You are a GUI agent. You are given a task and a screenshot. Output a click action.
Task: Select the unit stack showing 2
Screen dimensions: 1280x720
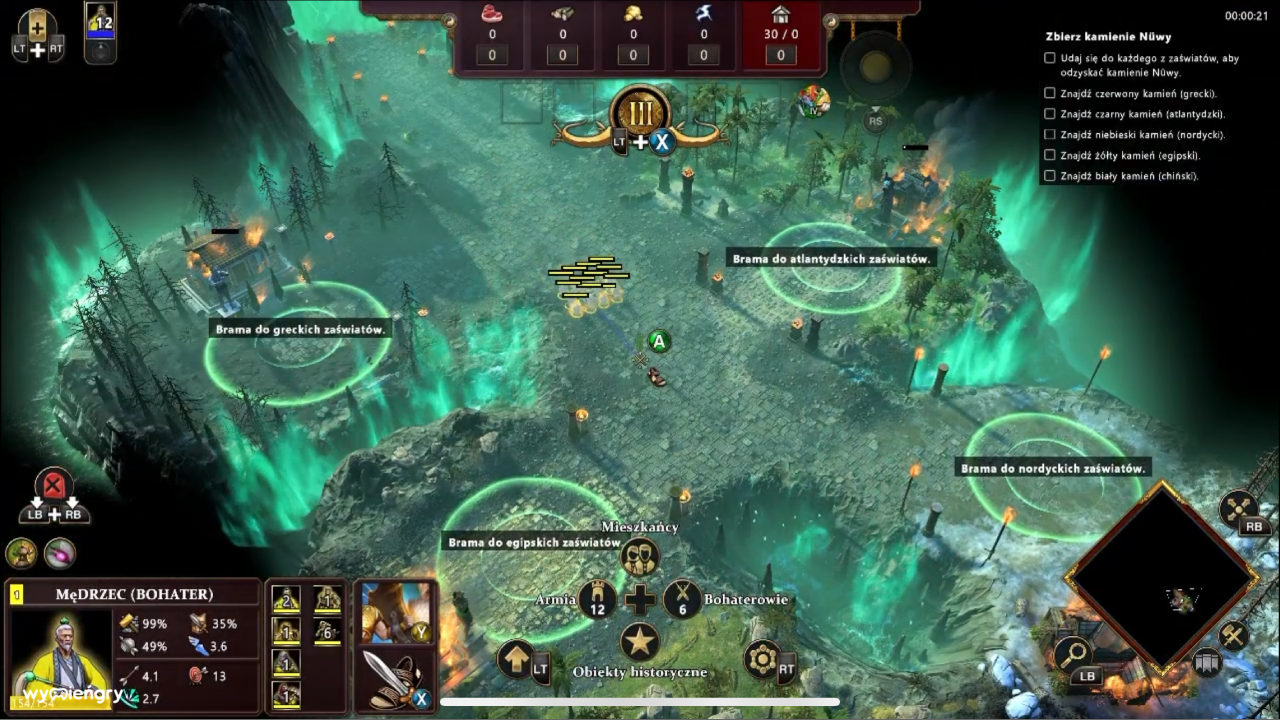pyautogui.click(x=287, y=599)
